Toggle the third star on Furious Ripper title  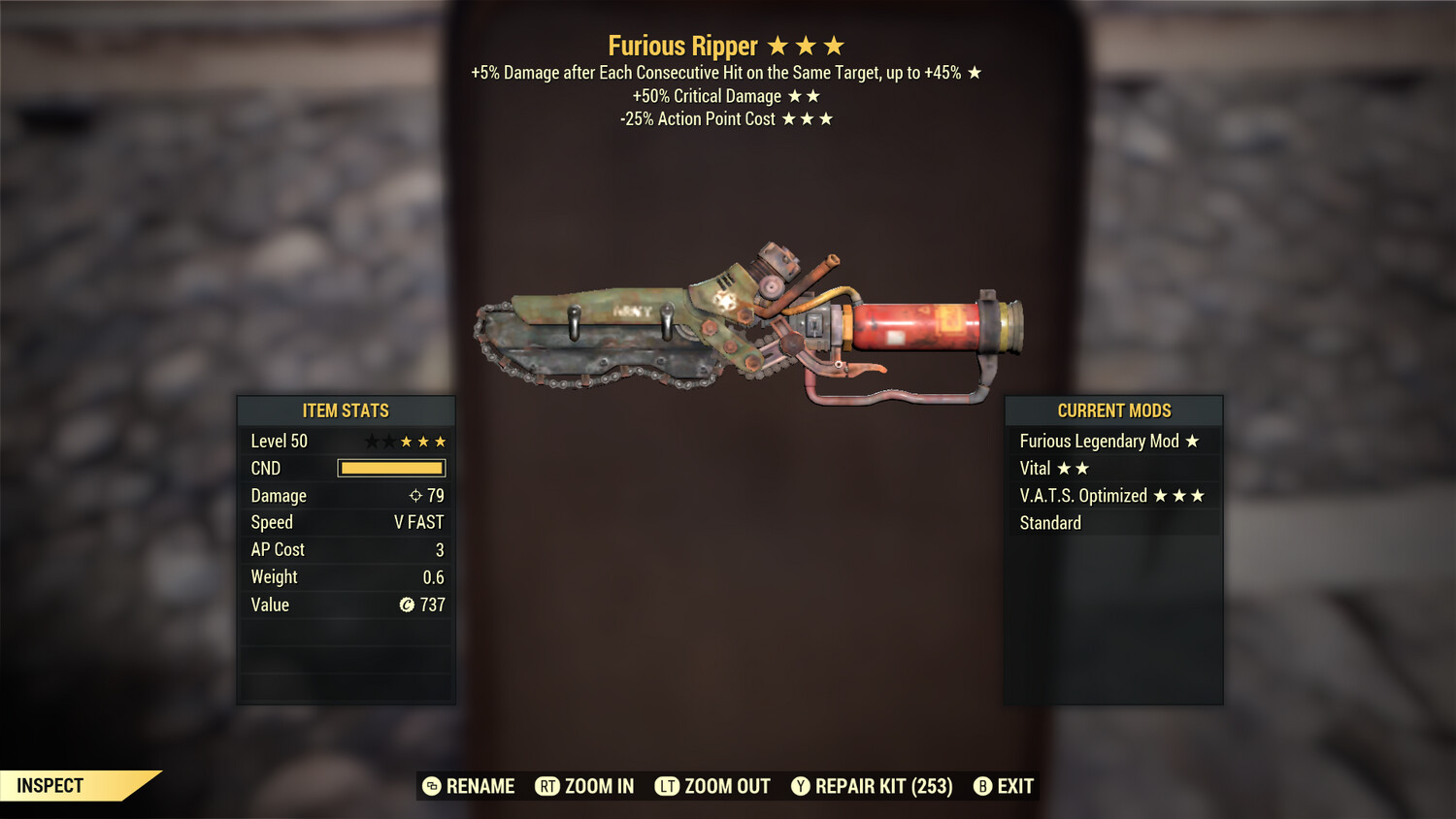(x=835, y=45)
